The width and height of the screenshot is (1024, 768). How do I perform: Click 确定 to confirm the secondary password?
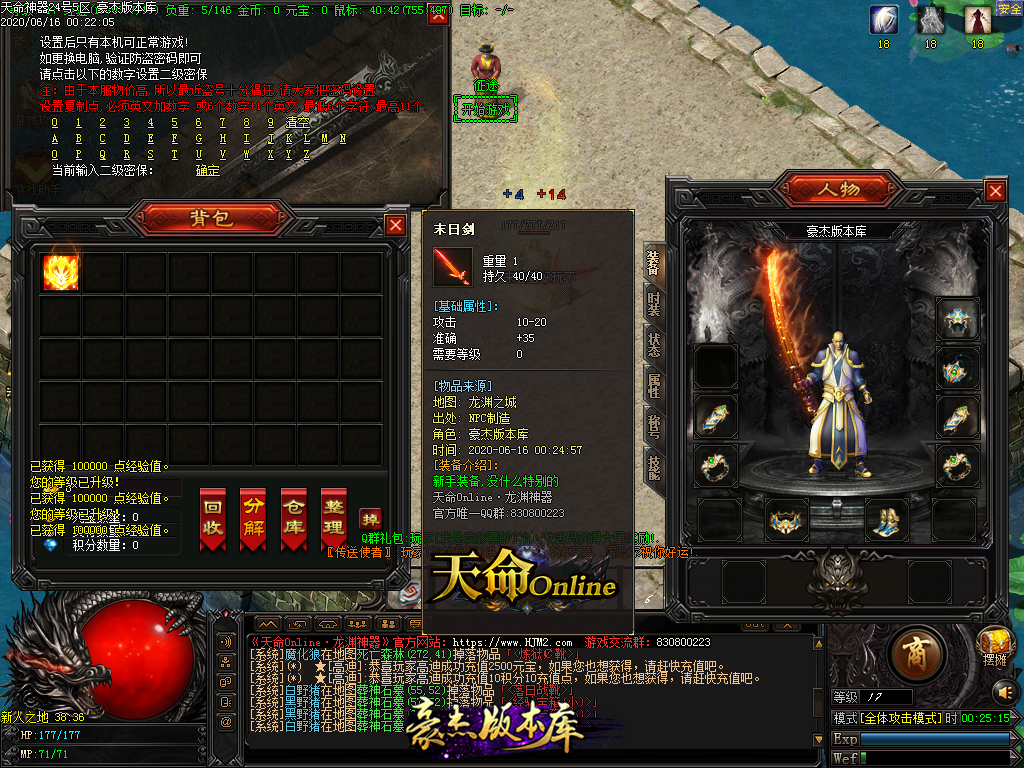point(207,170)
